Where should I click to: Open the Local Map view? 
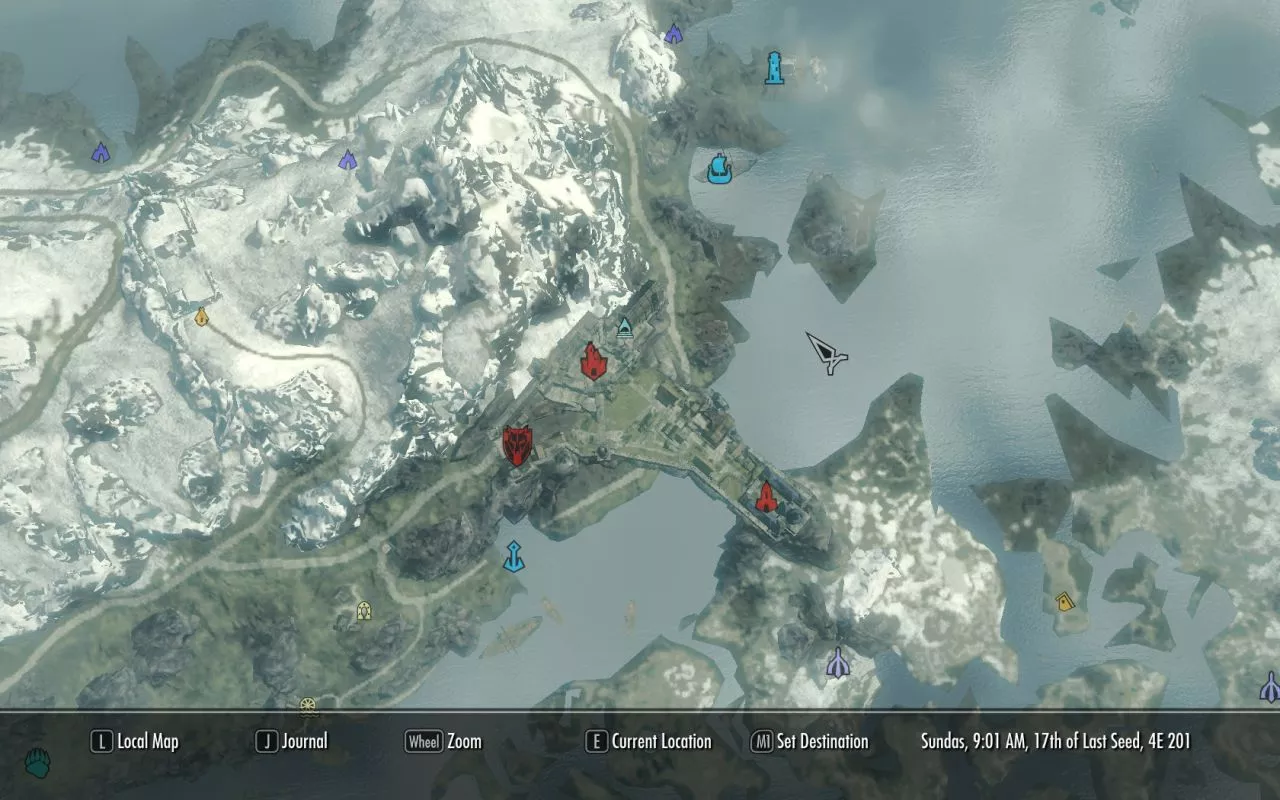[135, 741]
